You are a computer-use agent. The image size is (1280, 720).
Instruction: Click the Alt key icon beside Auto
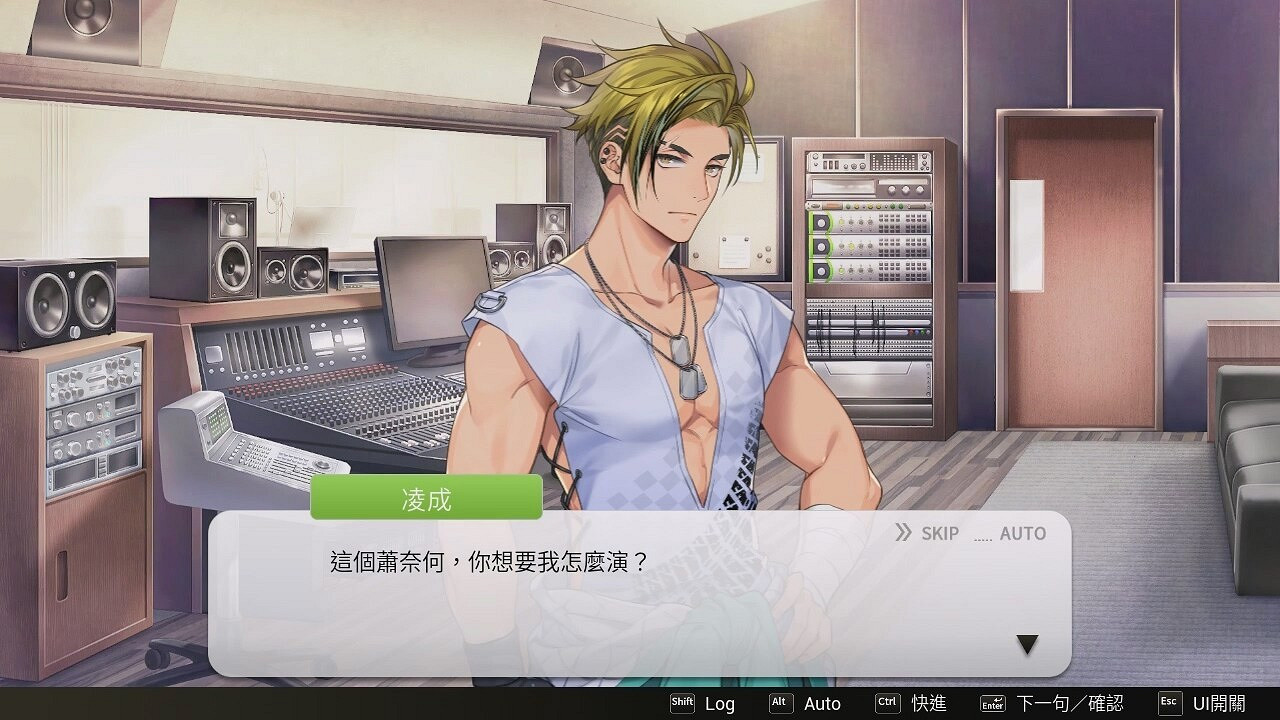[x=779, y=703]
